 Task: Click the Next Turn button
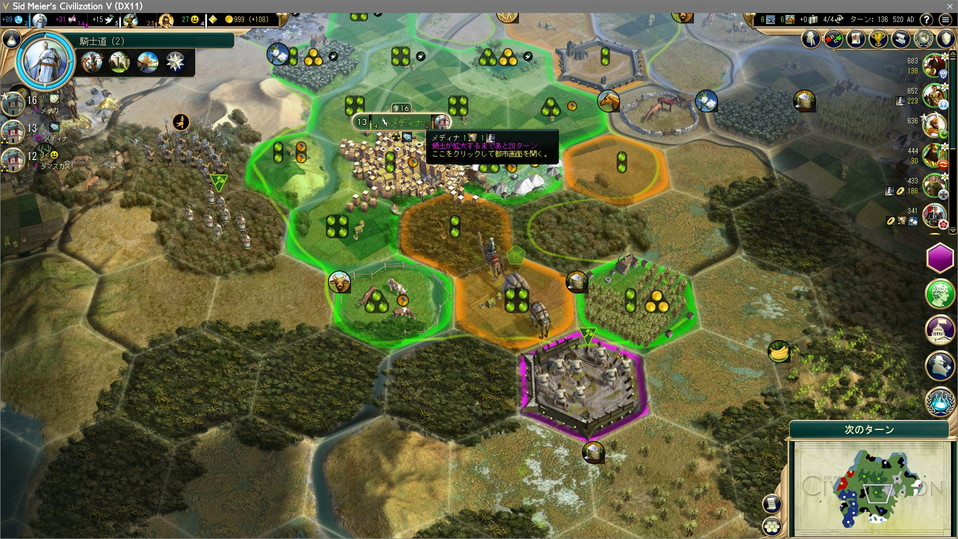868,429
